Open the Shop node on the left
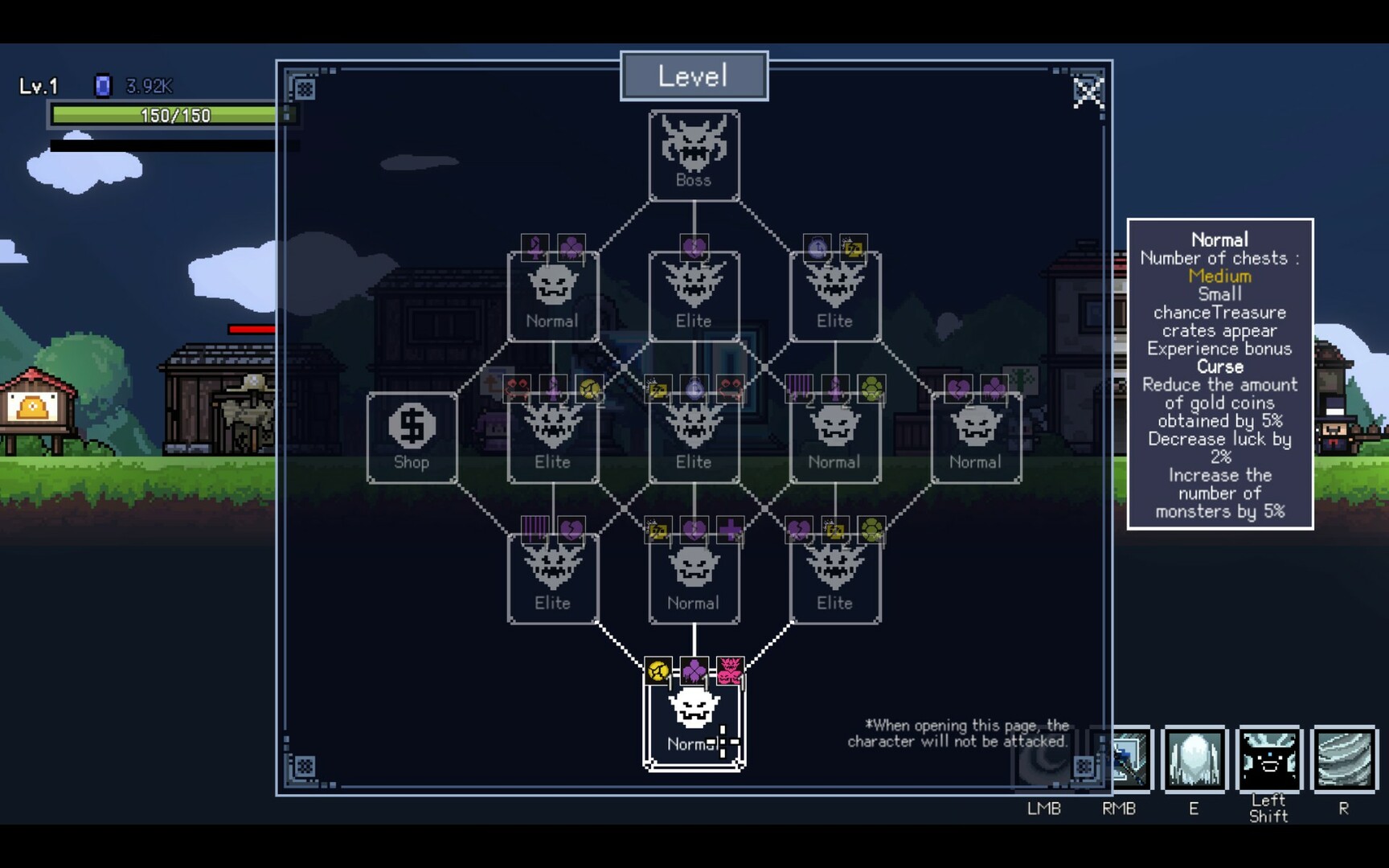The width and height of the screenshot is (1389, 868). pyautogui.click(x=412, y=436)
